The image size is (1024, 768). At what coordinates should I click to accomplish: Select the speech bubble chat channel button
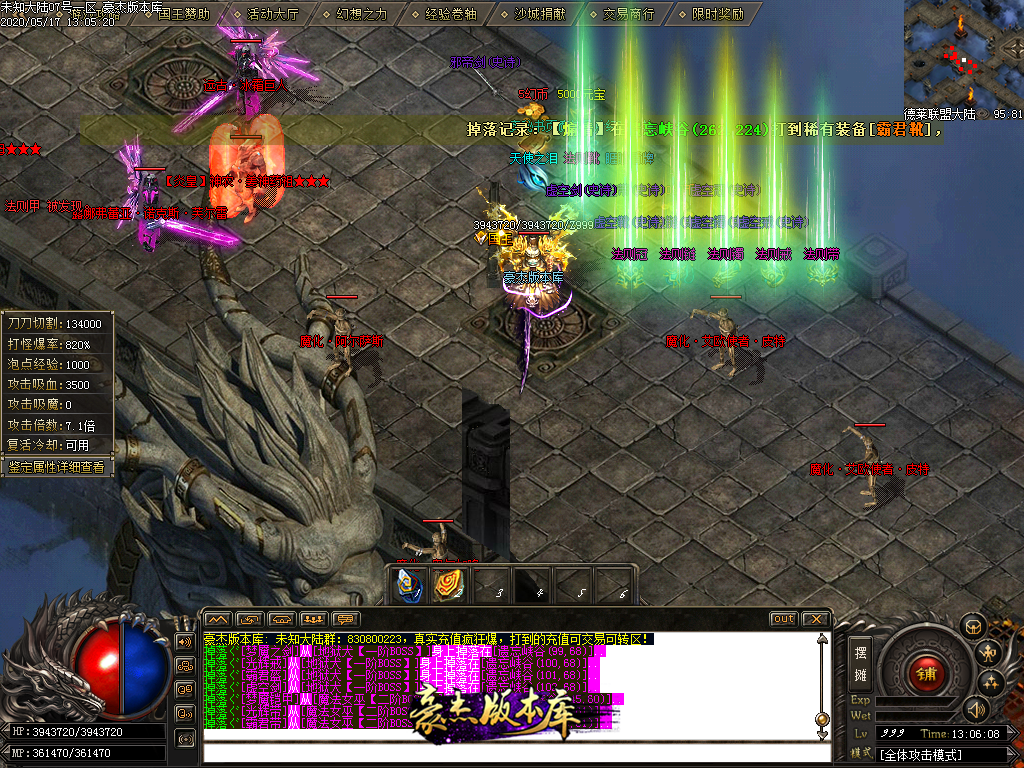point(346,619)
